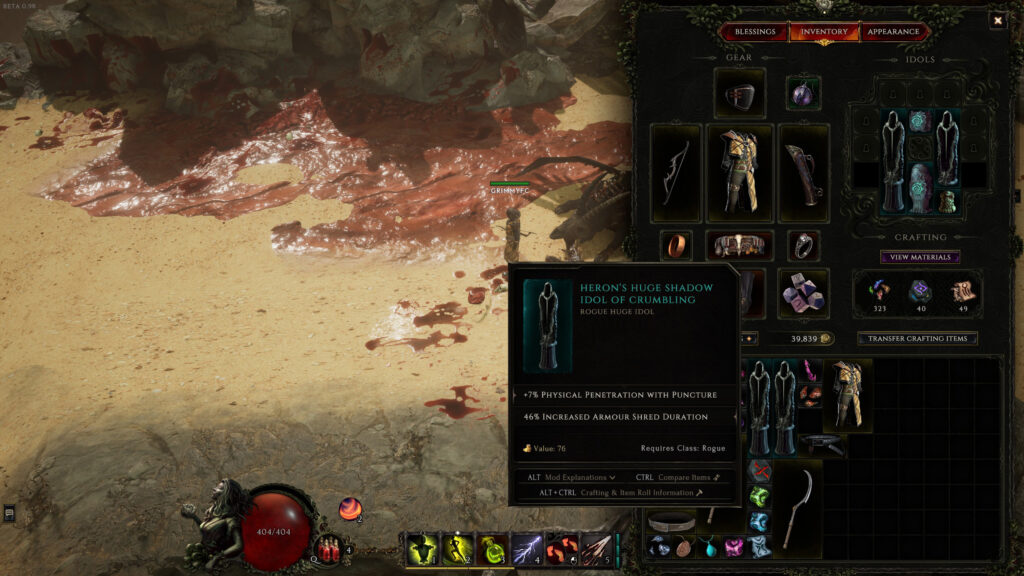Select the equipped copper ring
Viewport: 1024px width, 576px height.
point(676,245)
